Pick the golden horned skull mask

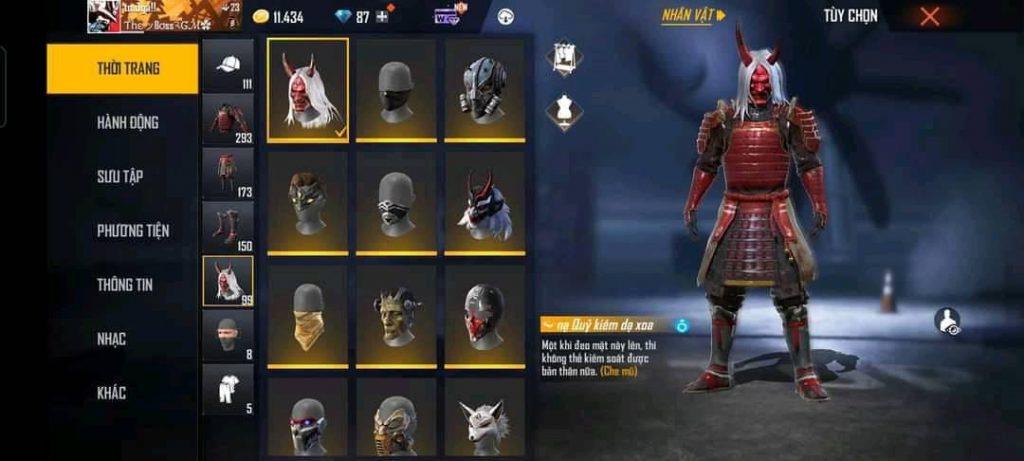tap(396, 314)
